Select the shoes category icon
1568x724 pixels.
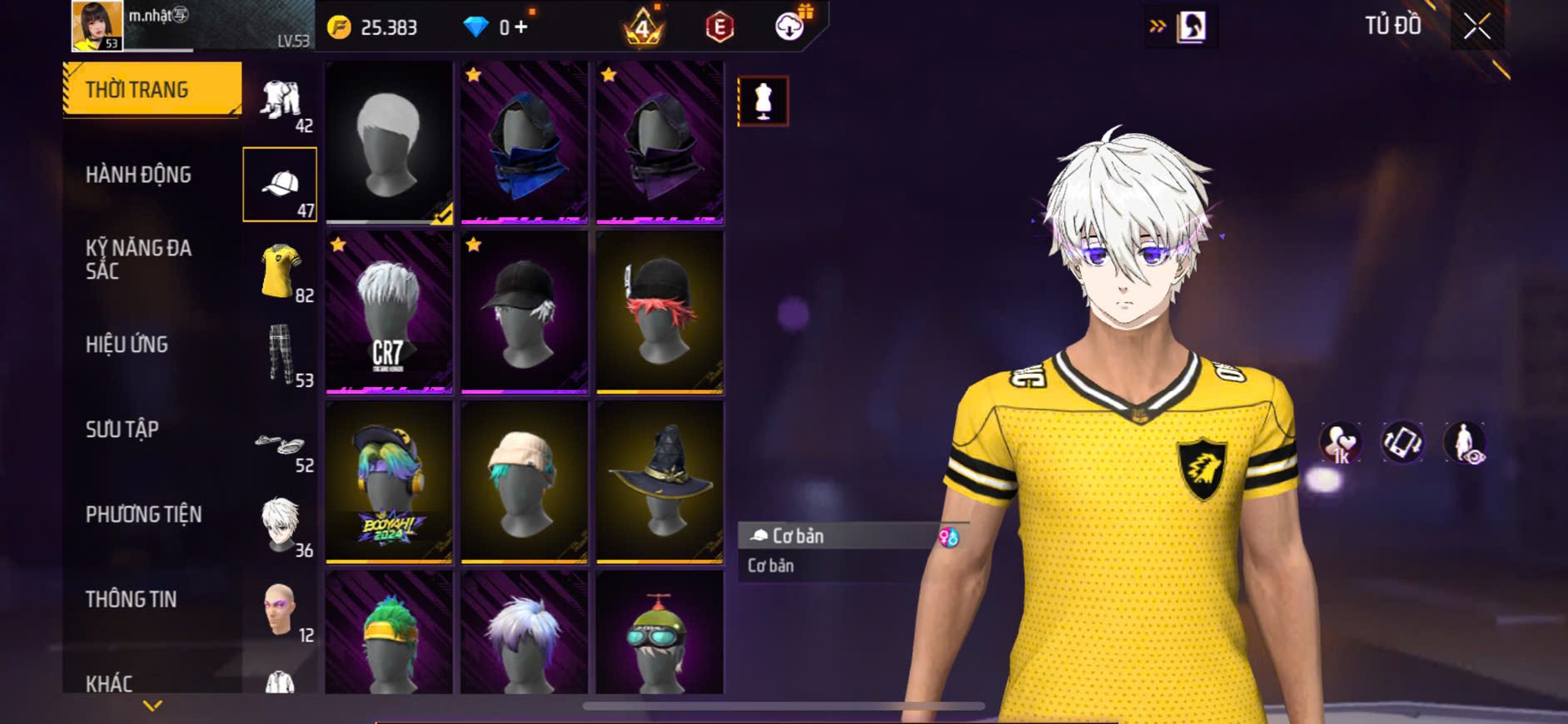coord(281,445)
